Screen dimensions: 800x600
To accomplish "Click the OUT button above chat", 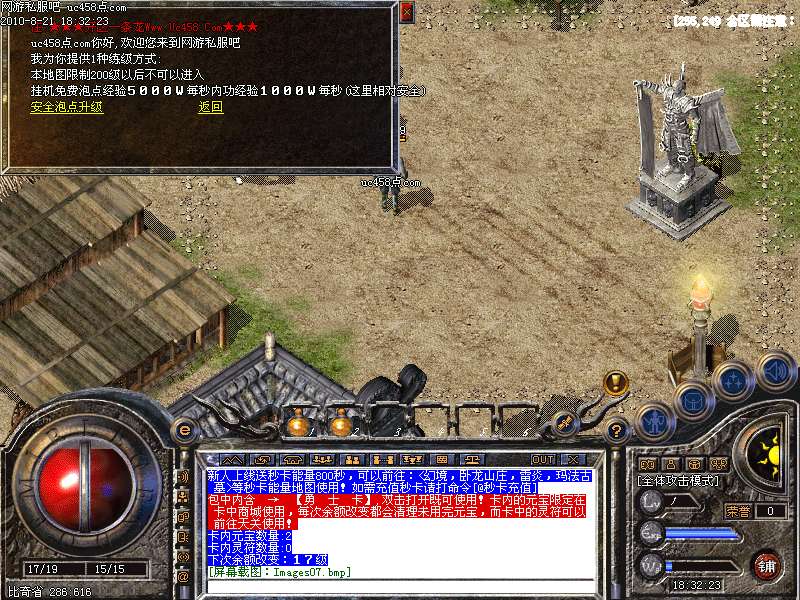I will click(x=542, y=460).
